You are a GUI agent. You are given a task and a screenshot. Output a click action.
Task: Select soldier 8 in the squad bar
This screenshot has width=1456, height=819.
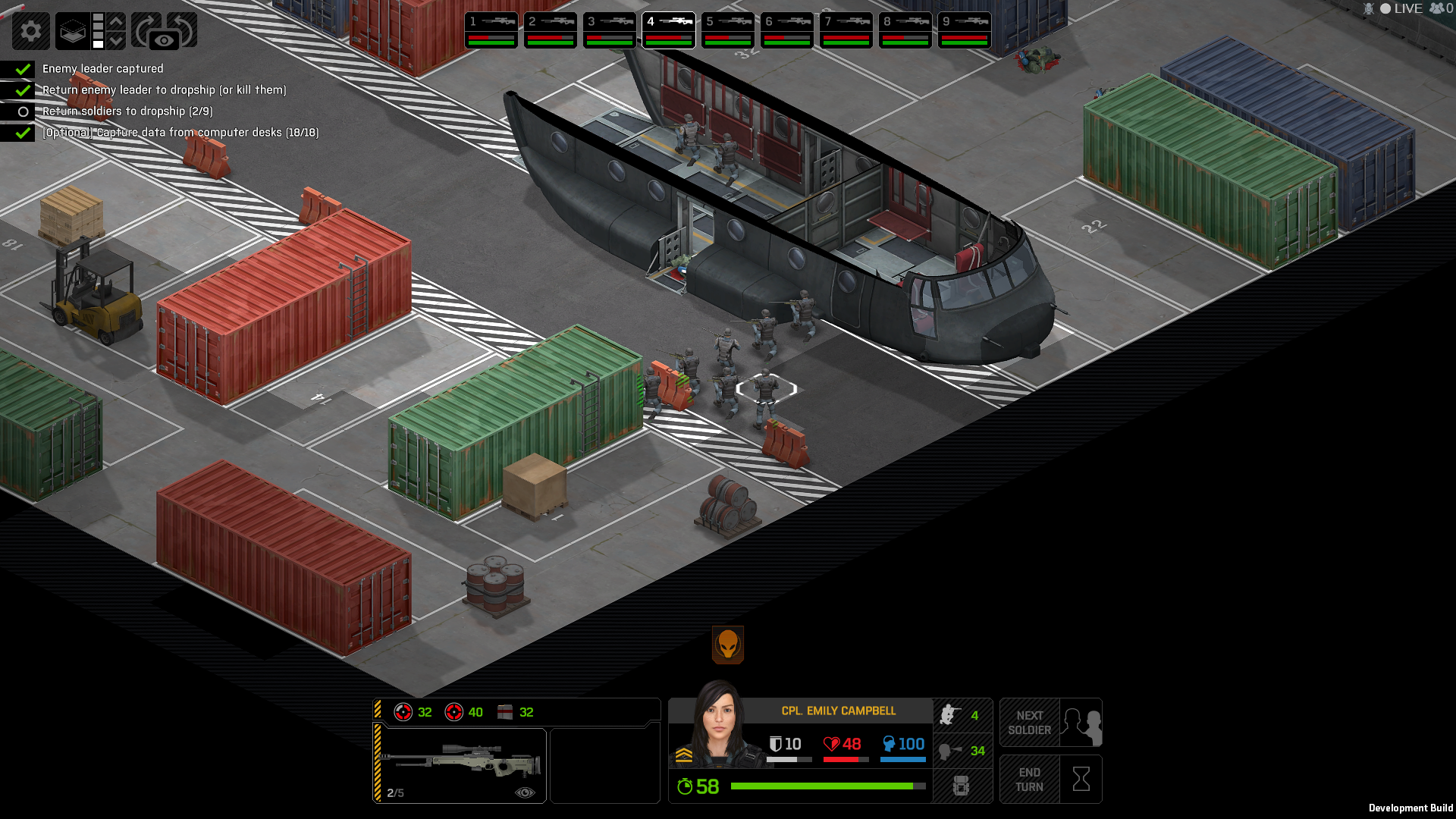click(x=905, y=30)
